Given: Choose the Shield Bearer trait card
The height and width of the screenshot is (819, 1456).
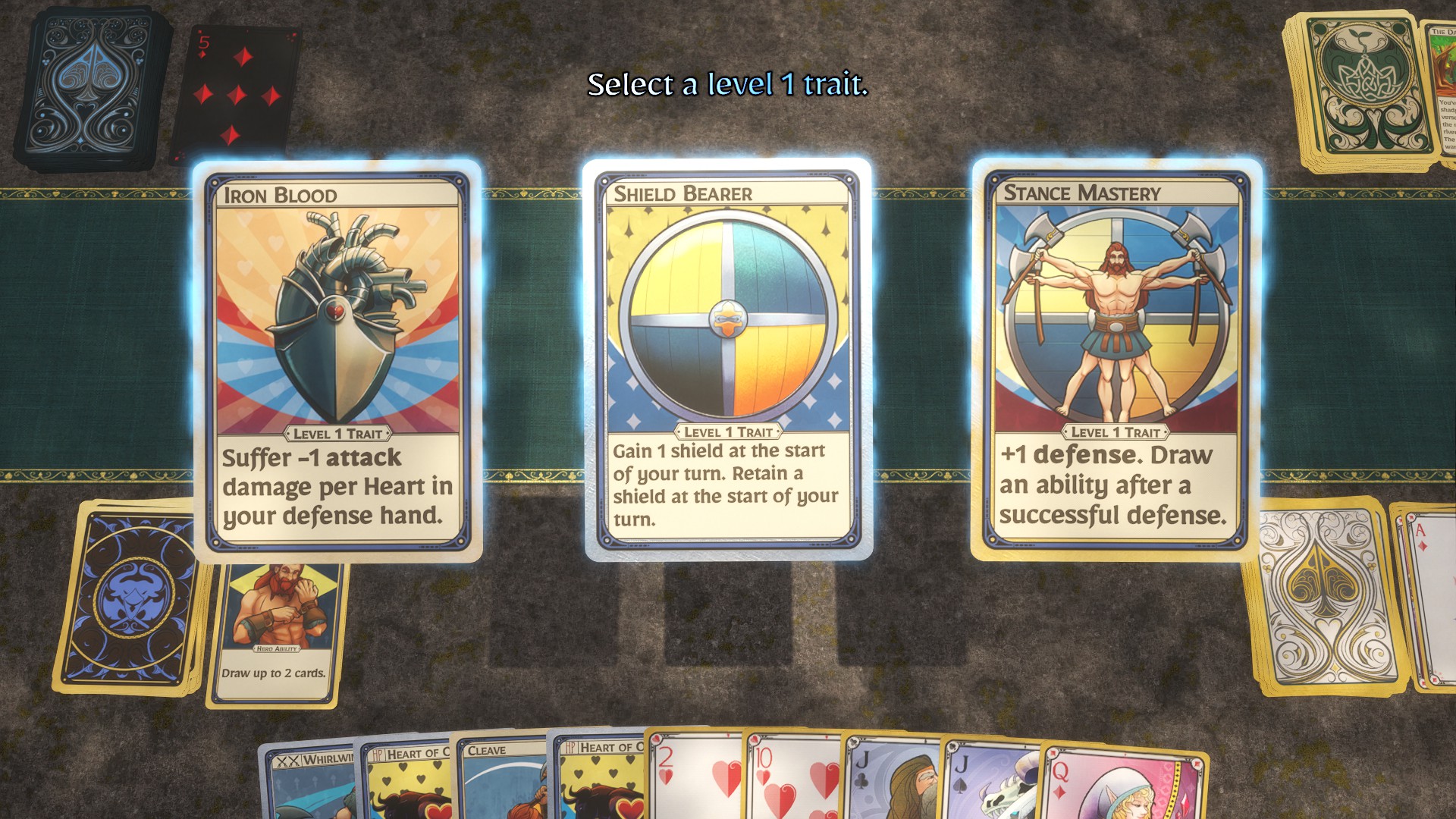Looking at the screenshot, I should [x=728, y=359].
